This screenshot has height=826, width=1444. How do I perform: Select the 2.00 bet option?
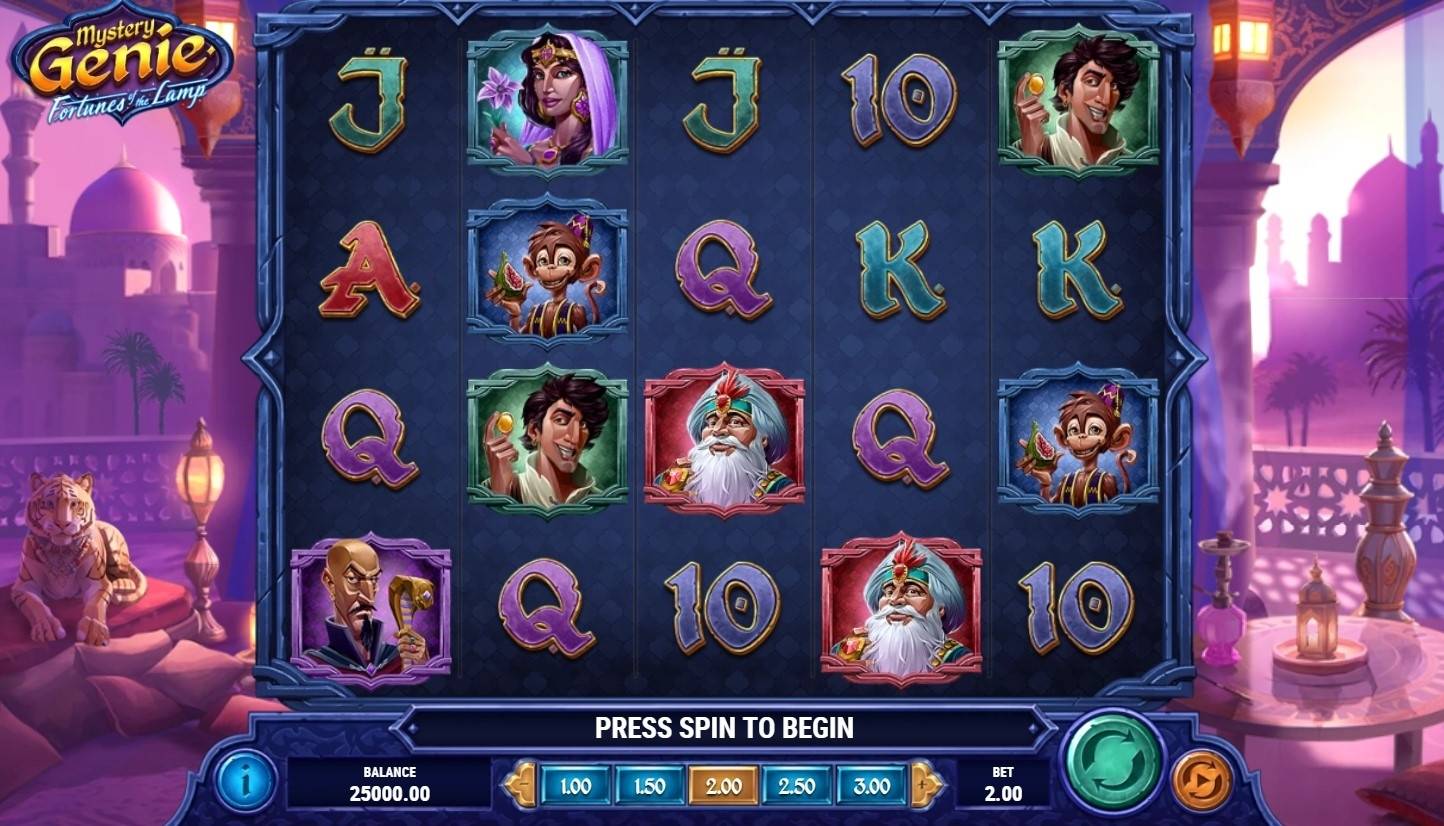pyautogui.click(x=723, y=786)
